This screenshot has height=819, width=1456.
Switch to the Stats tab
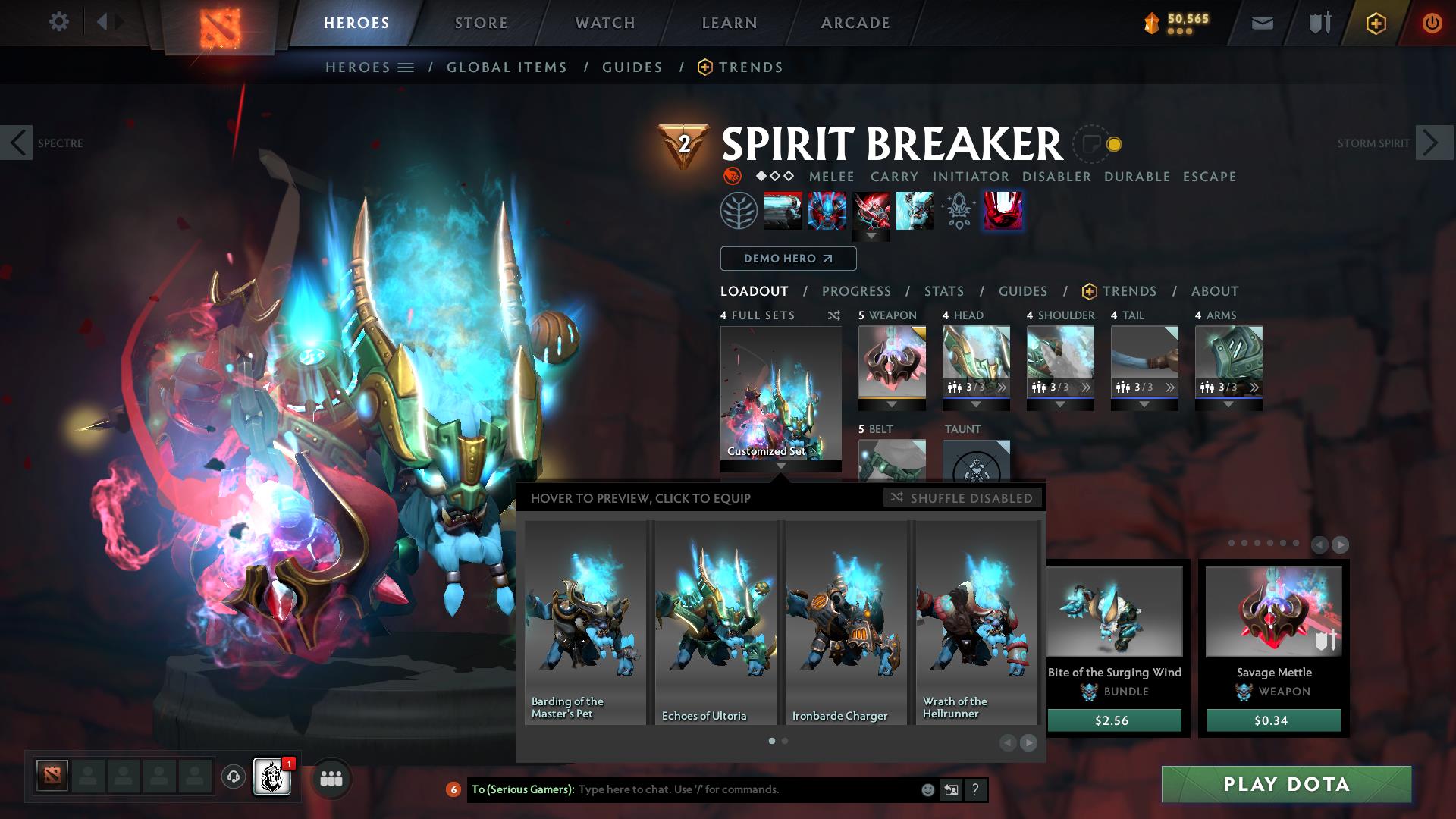(943, 290)
